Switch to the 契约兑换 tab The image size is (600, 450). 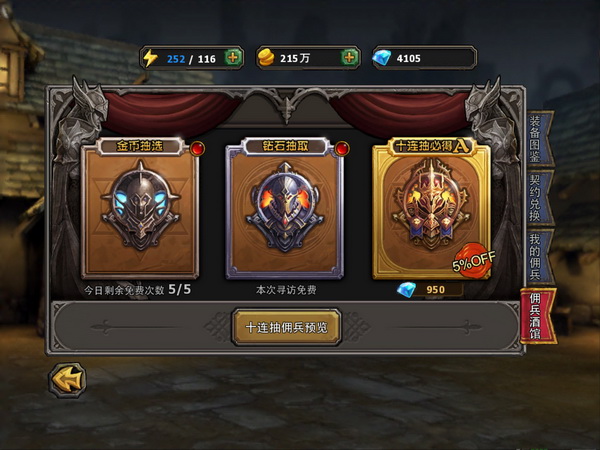535,196
